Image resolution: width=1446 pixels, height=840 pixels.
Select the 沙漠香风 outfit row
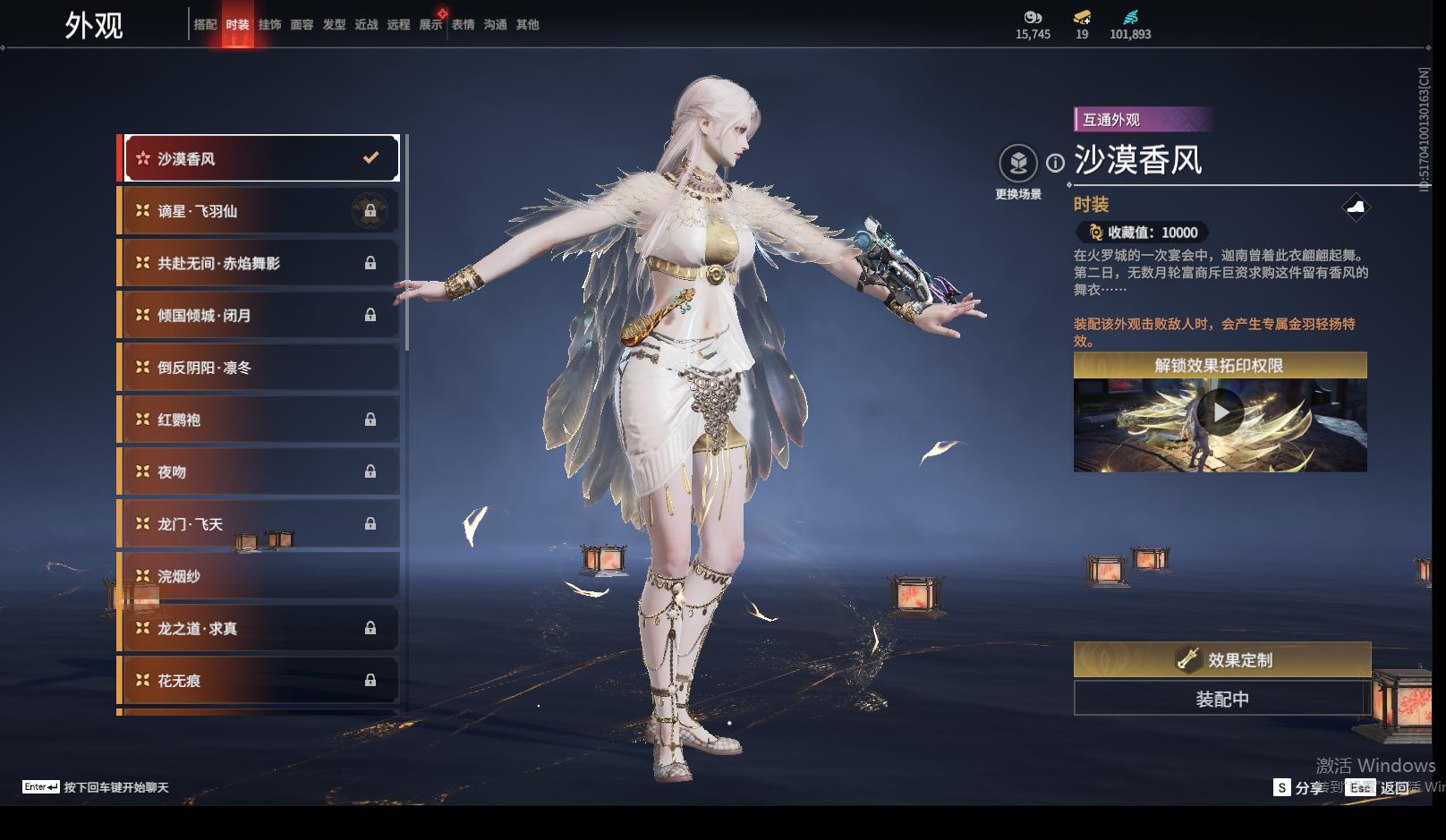(260, 158)
